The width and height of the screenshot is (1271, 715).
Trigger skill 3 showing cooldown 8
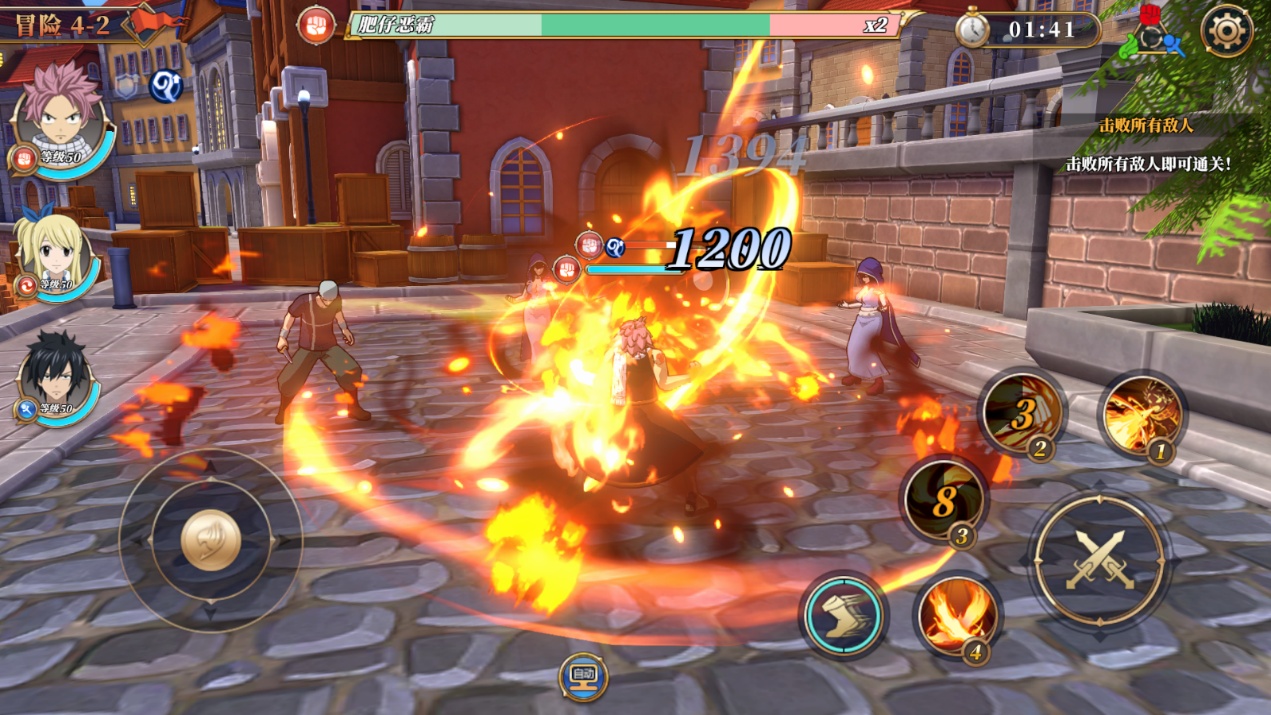coord(943,500)
